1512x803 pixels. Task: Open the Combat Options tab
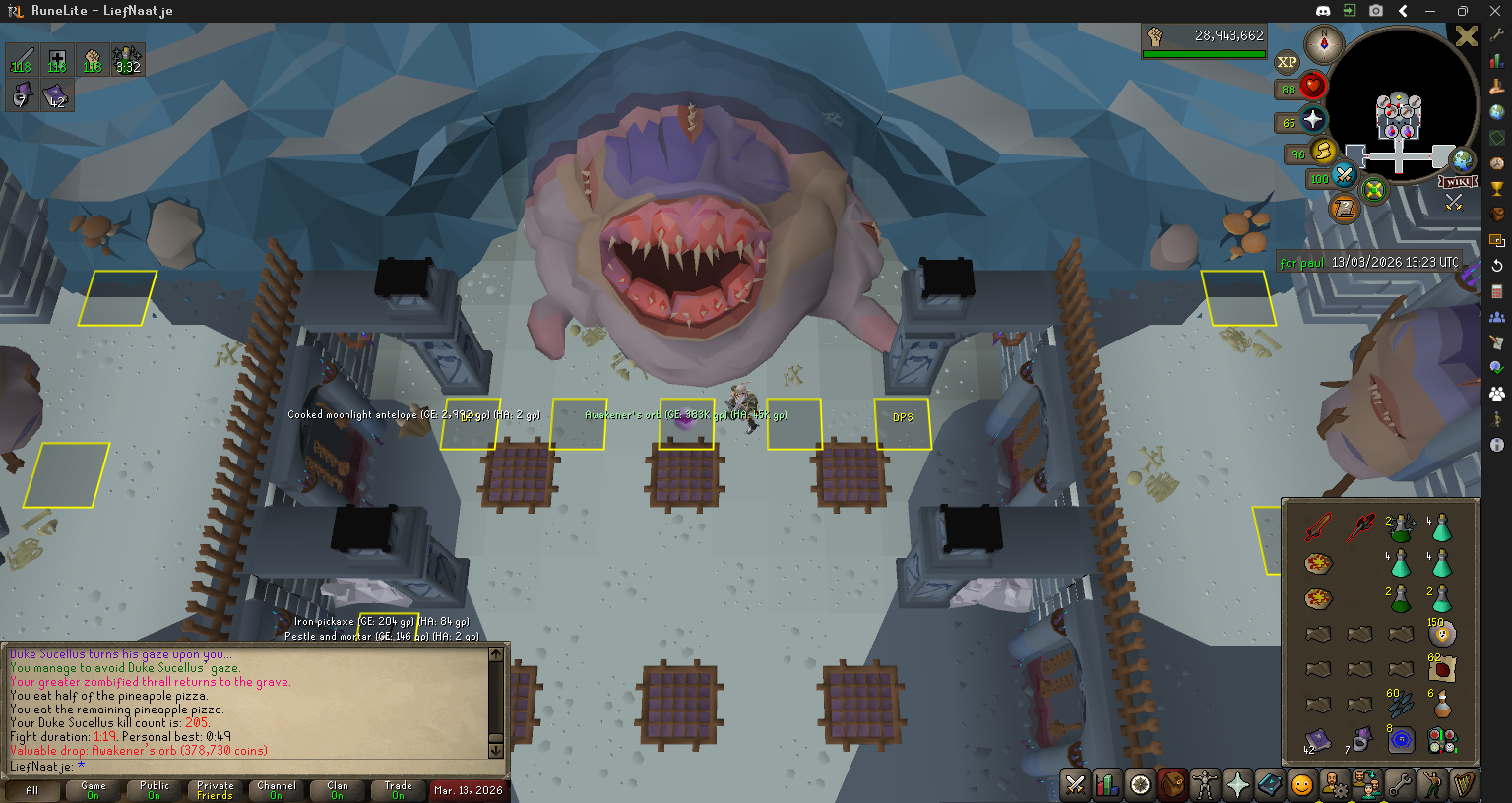tap(1075, 784)
